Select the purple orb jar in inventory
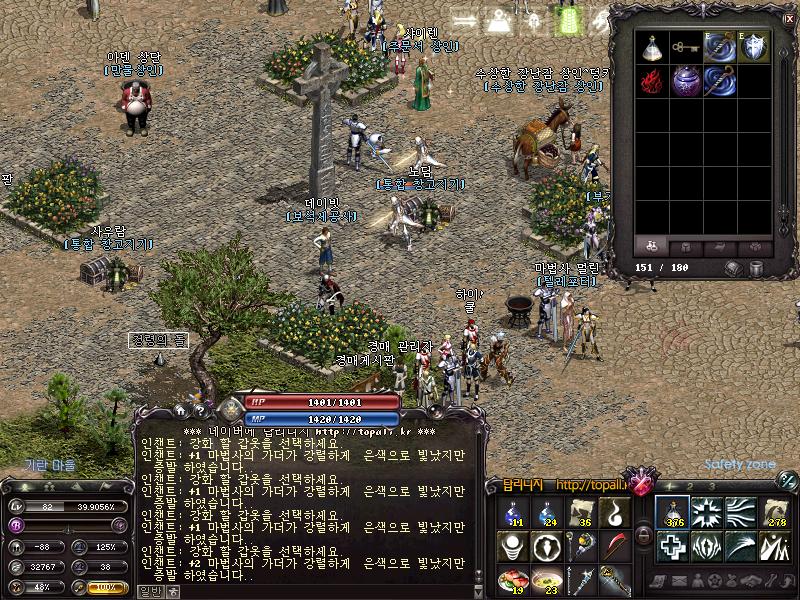Screen dimensions: 800x600 click(686, 81)
